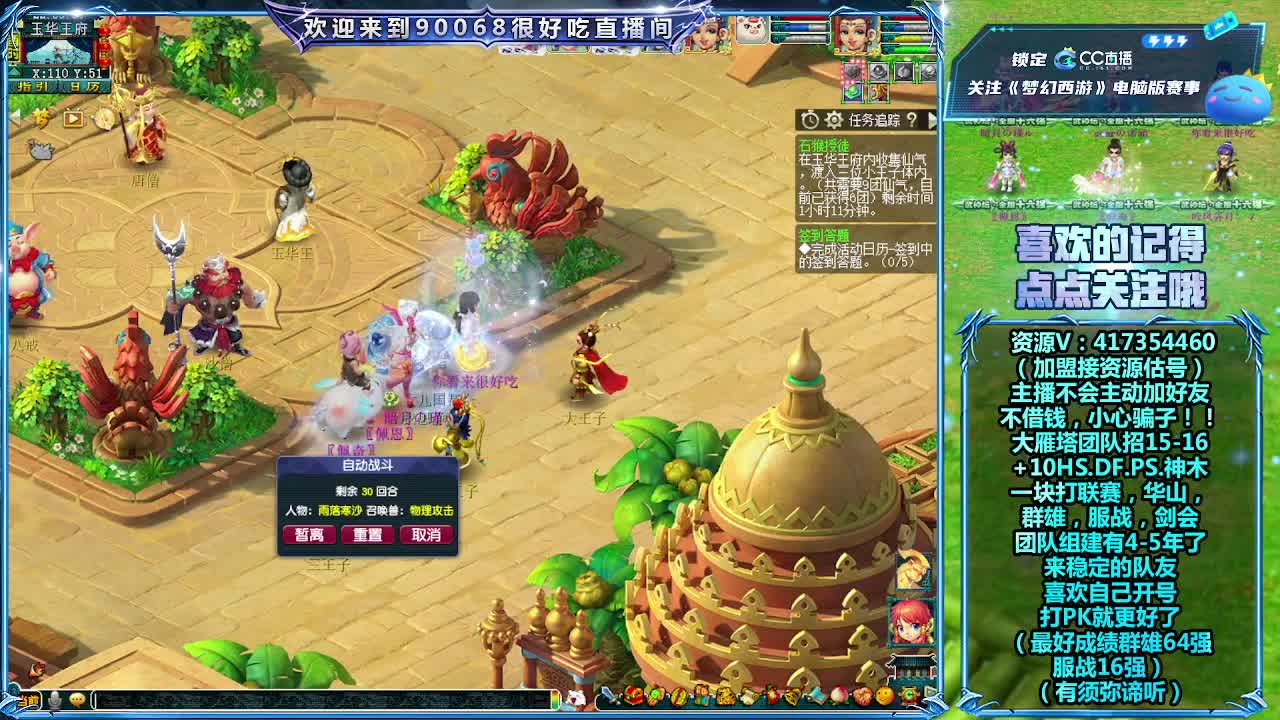Click the help question mark on the task tracker

coord(913,121)
